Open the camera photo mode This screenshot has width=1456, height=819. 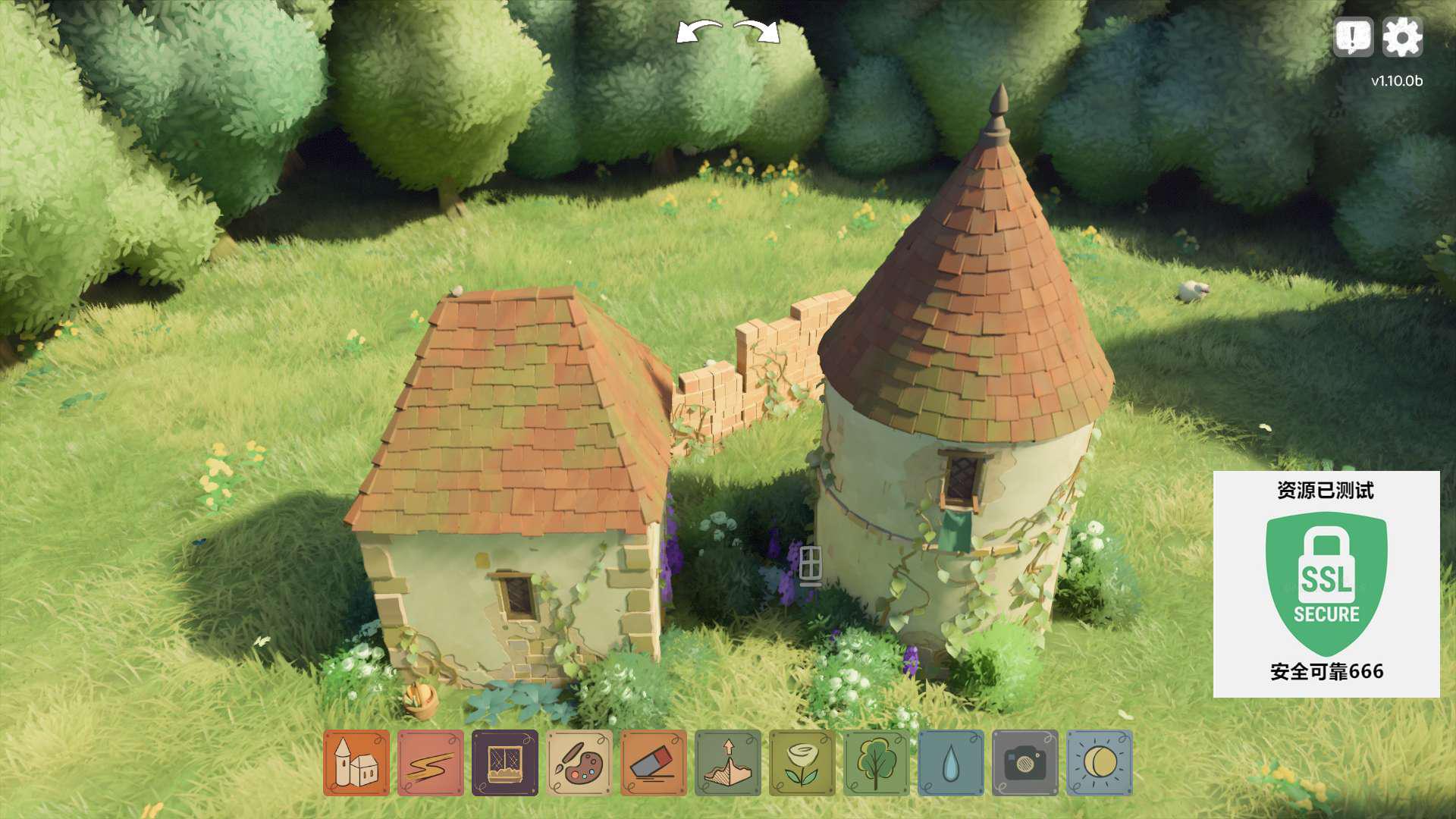1025,763
